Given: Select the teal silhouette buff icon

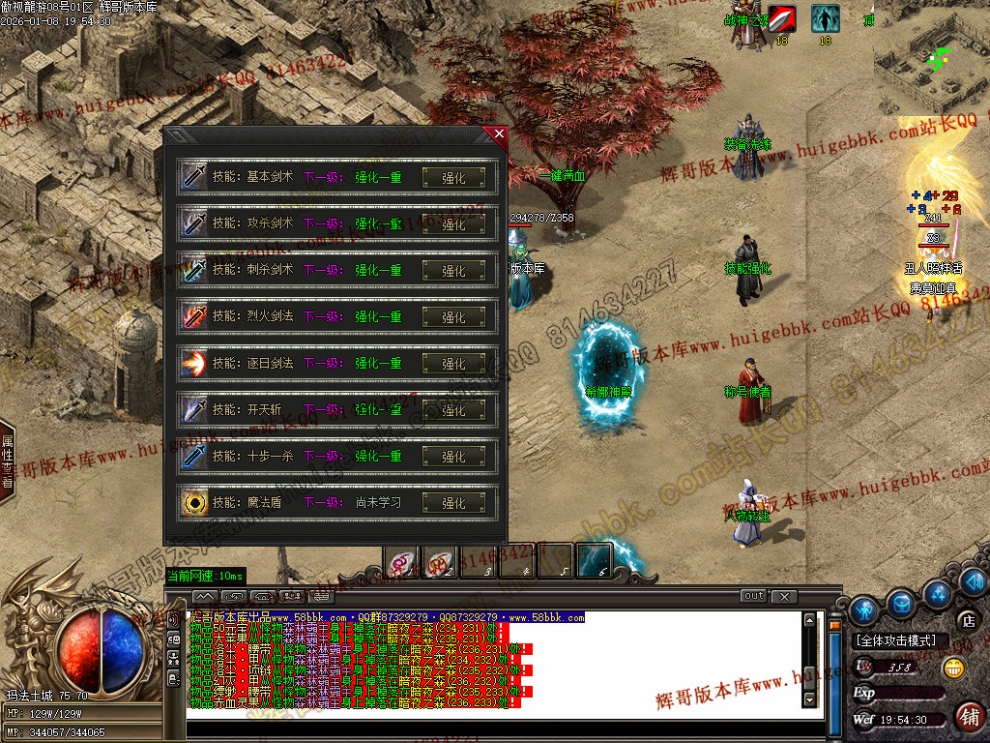Looking at the screenshot, I should 825,19.
